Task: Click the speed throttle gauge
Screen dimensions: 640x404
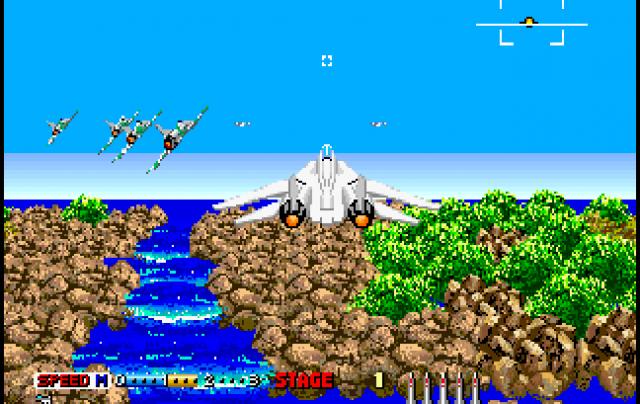Action: (x=190, y=381)
